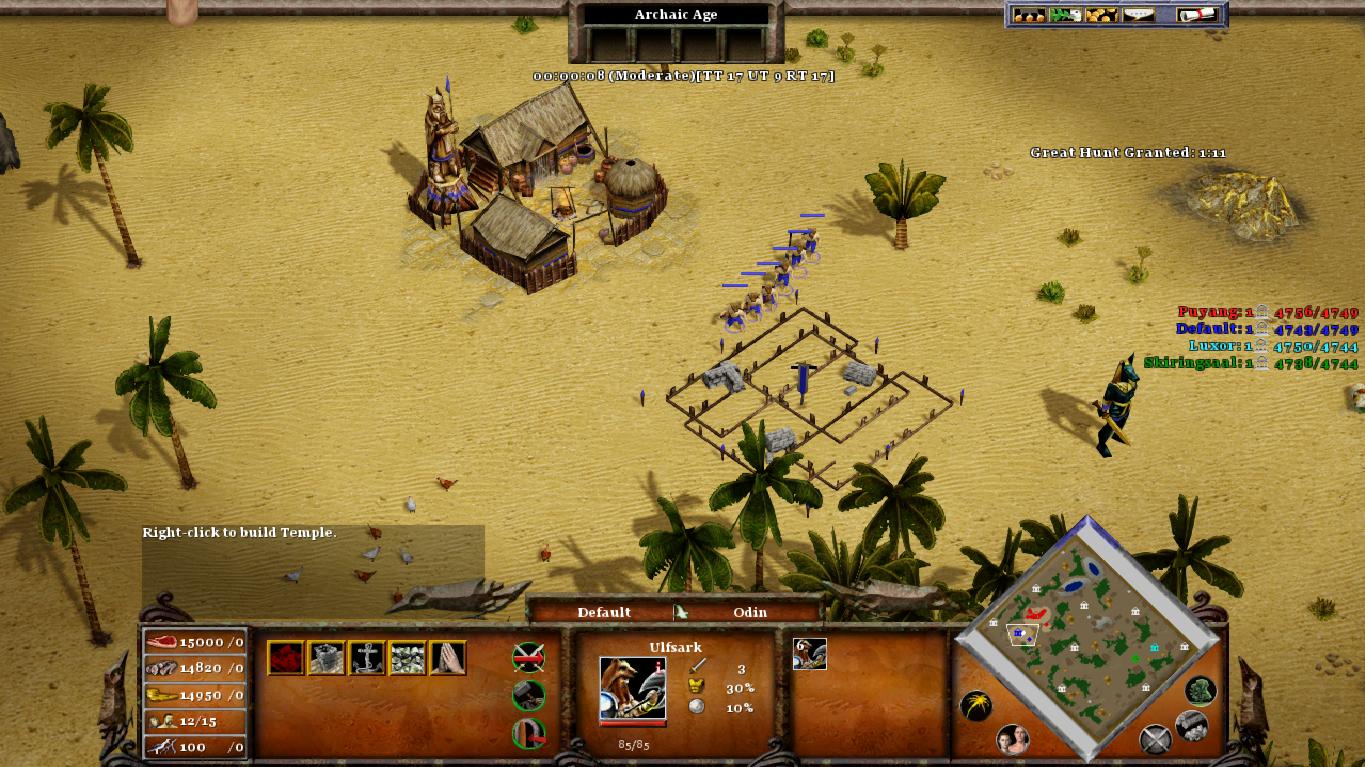Expand the top-right resource tribute panel
The height and width of the screenshot is (767, 1365).
click(1116, 12)
